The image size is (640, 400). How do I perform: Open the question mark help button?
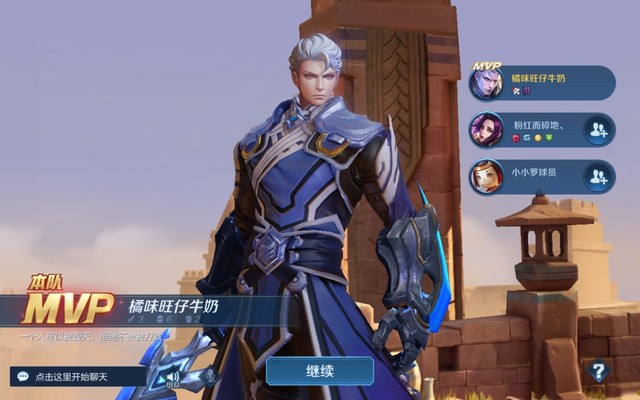(598, 371)
